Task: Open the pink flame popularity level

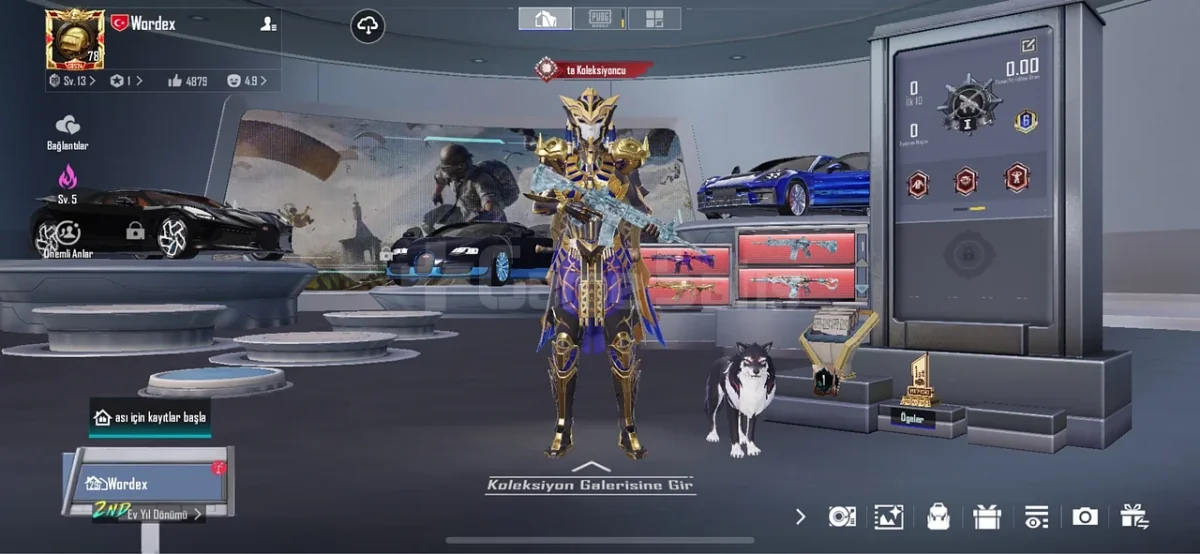Action: [x=67, y=181]
